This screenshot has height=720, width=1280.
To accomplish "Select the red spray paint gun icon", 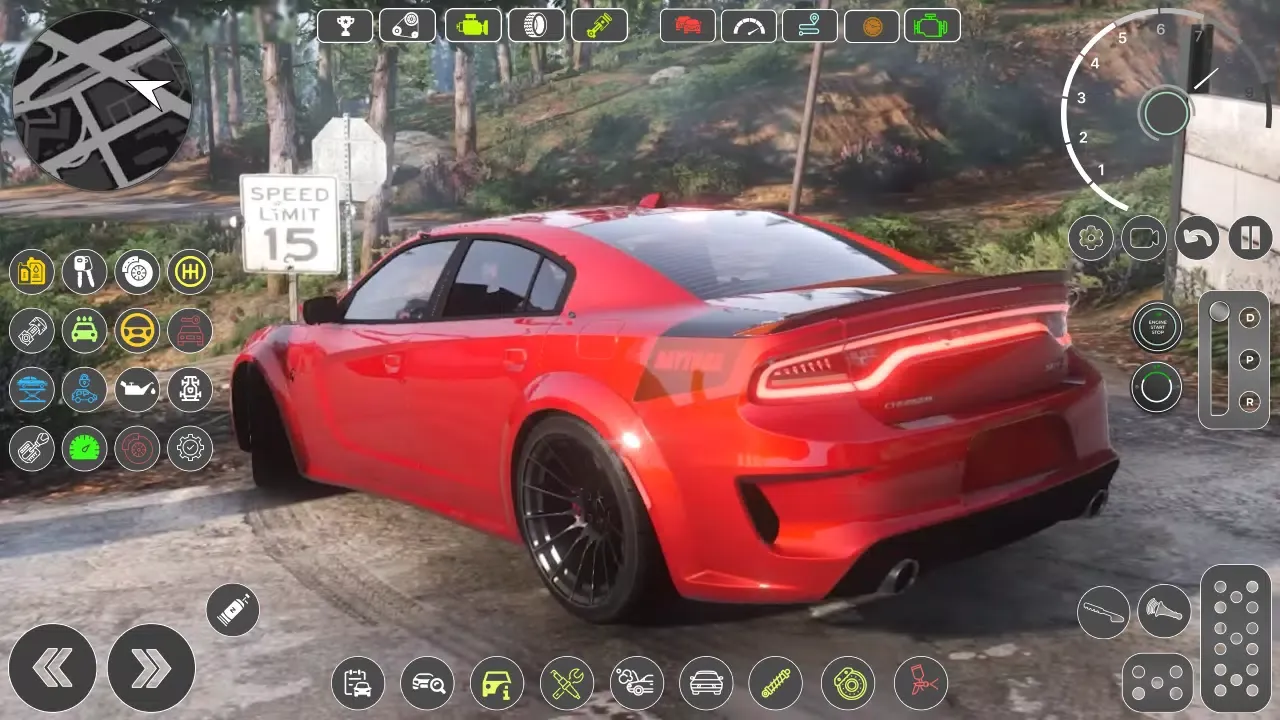I will (918, 682).
